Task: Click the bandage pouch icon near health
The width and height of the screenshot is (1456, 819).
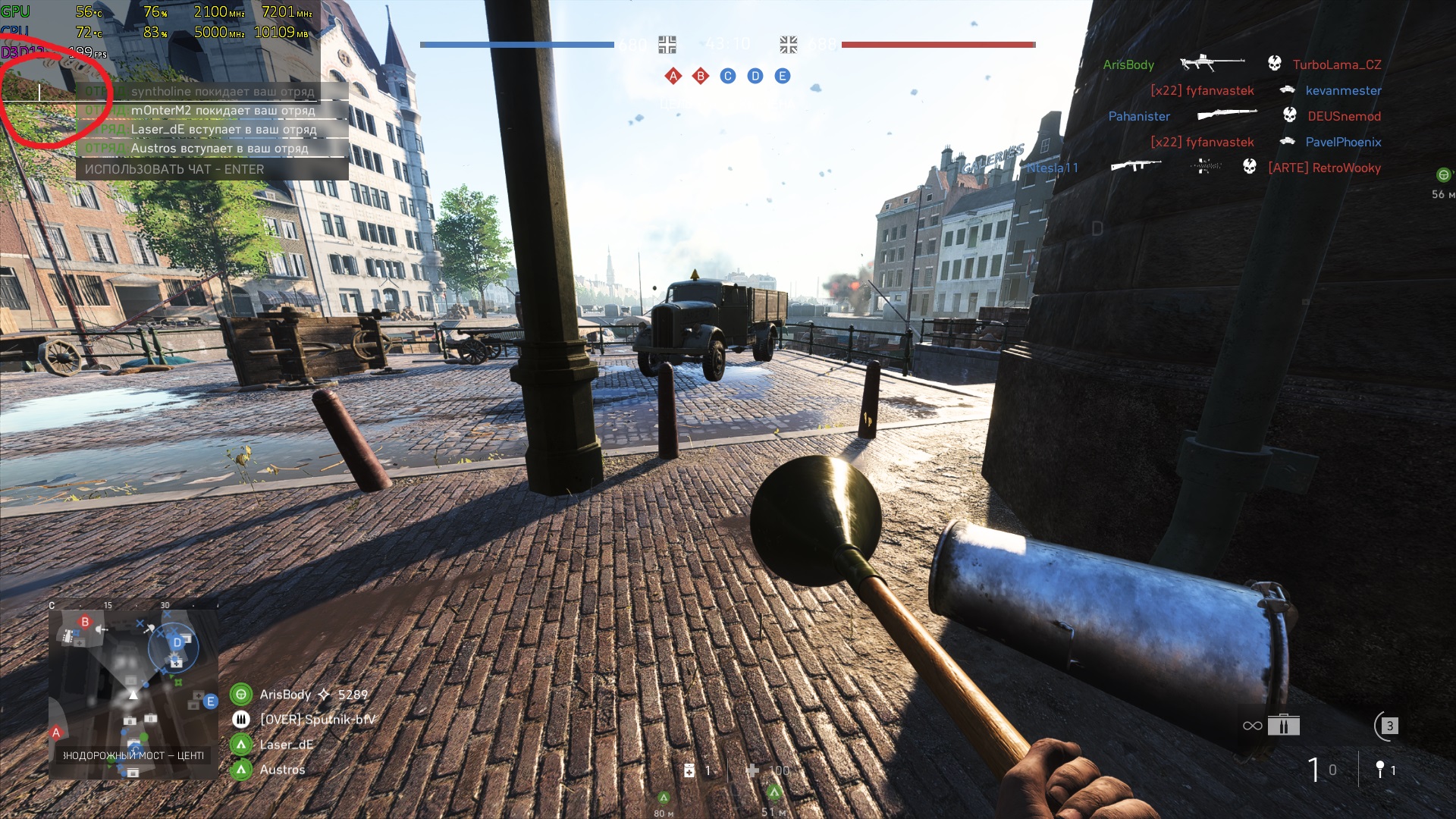Action: [689, 770]
